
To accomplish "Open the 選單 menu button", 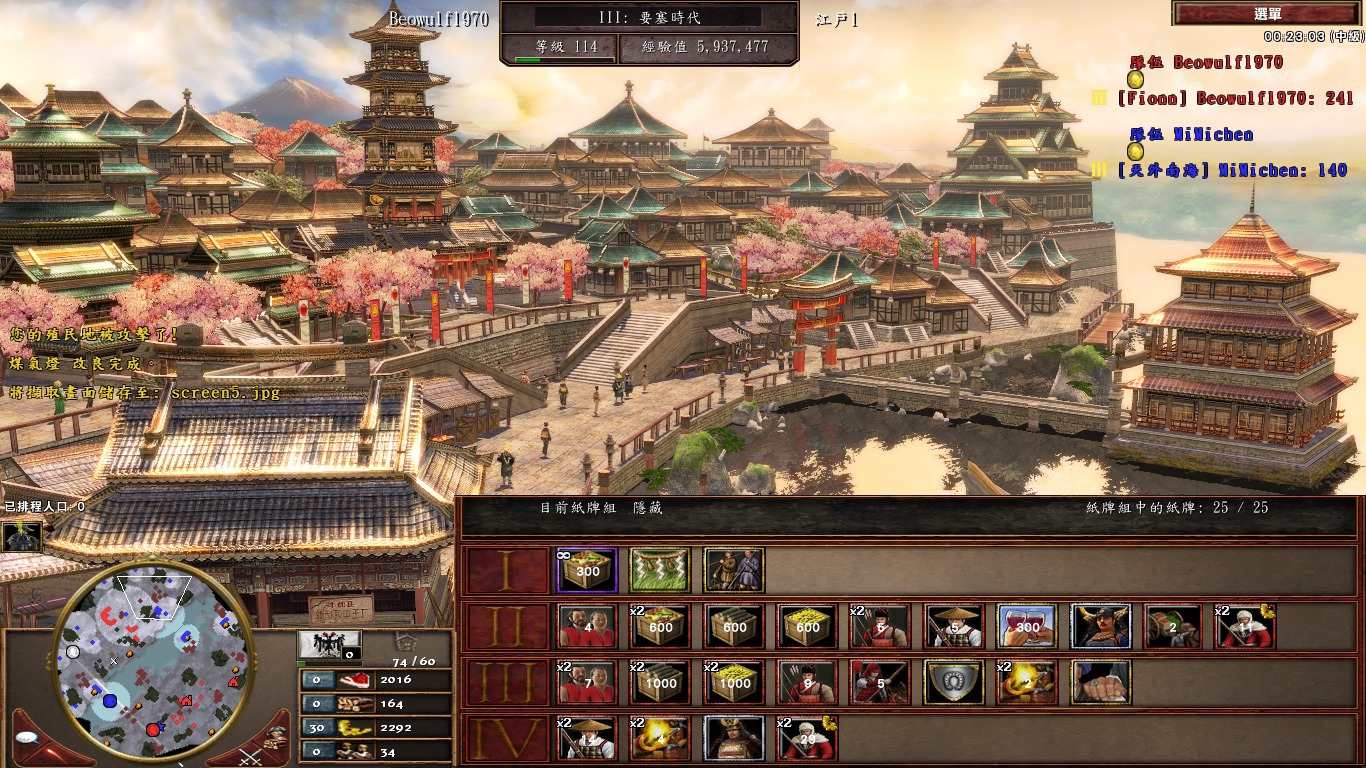I will click(x=1266, y=14).
